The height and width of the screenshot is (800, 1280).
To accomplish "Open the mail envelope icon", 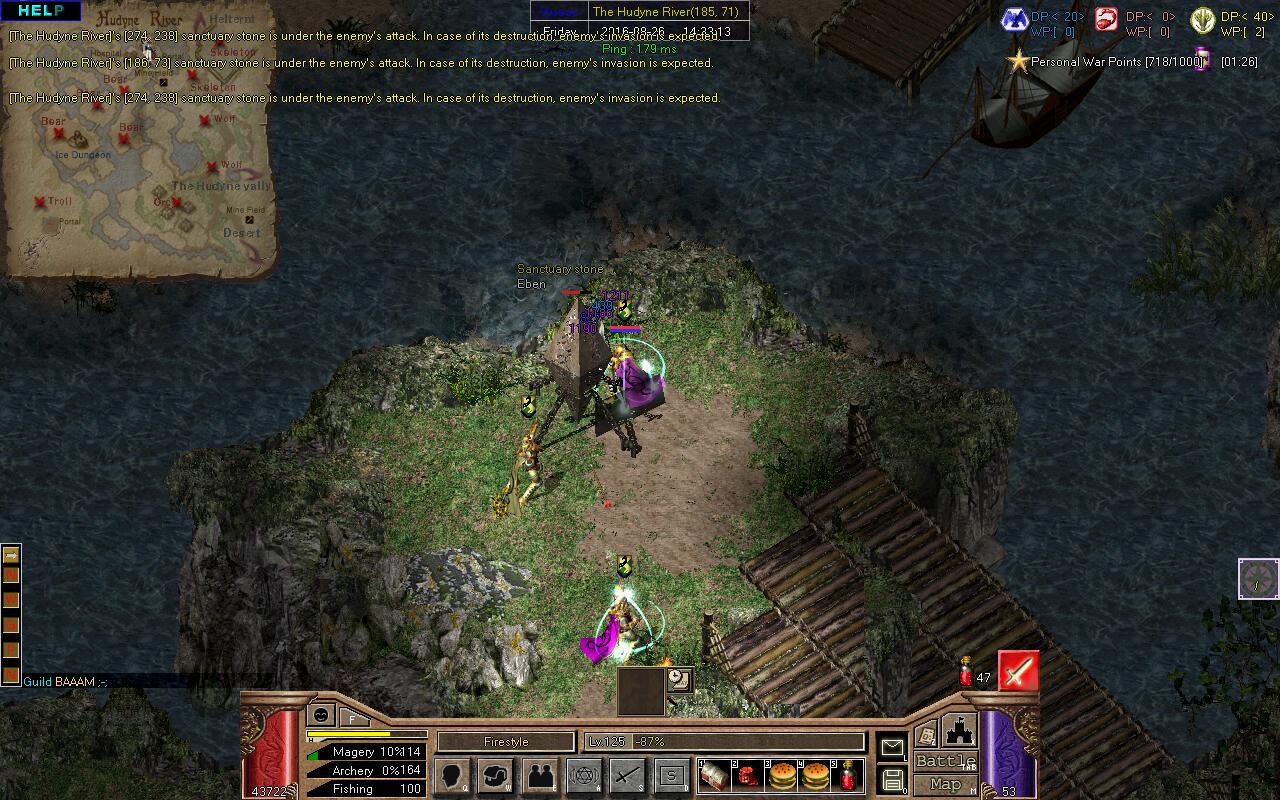I will click(892, 747).
